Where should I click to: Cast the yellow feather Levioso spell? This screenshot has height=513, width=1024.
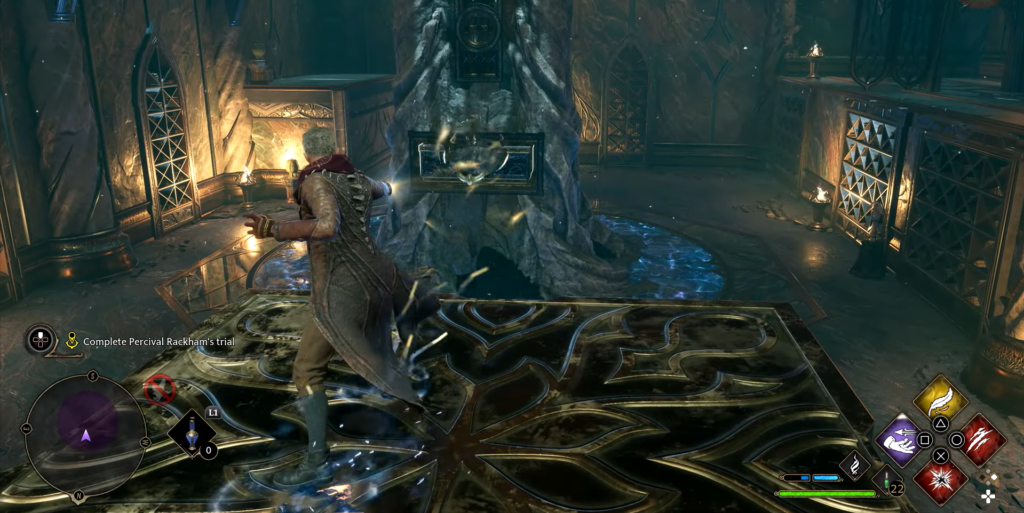(940, 402)
